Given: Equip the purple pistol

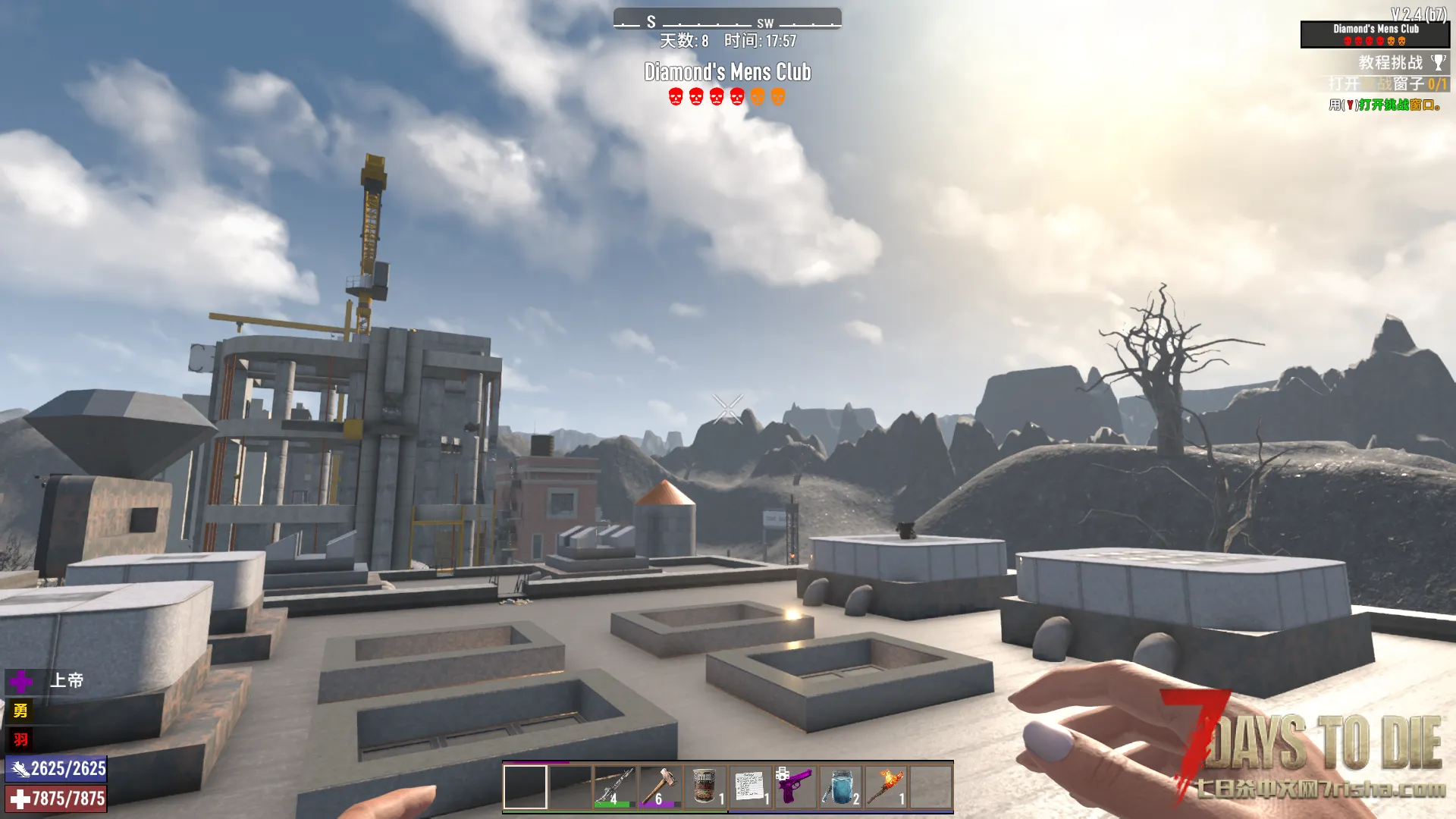Looking at the screenshot, I should pyautogui.click(x=795, y=786).
